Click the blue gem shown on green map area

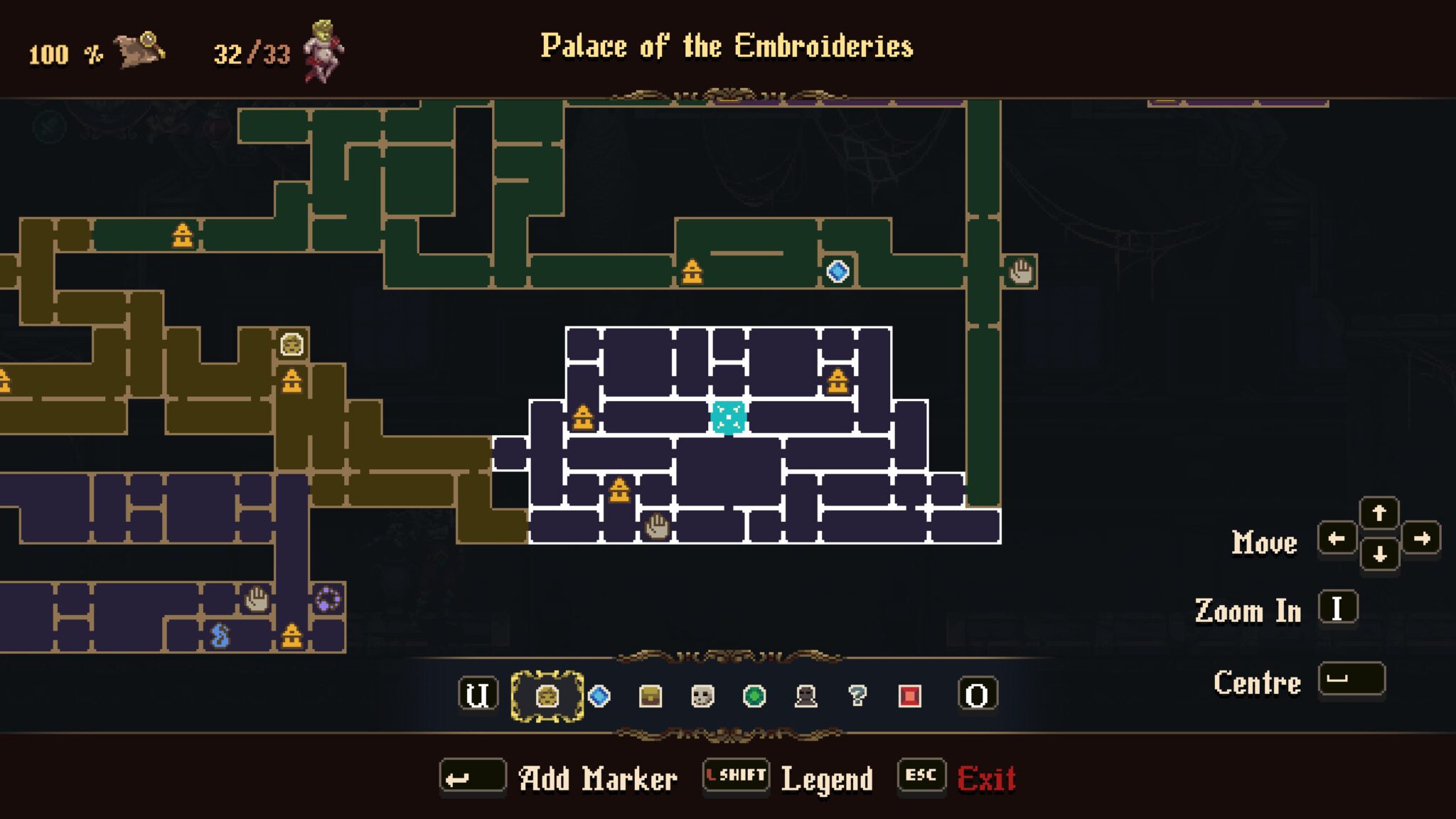click(839, 270)
